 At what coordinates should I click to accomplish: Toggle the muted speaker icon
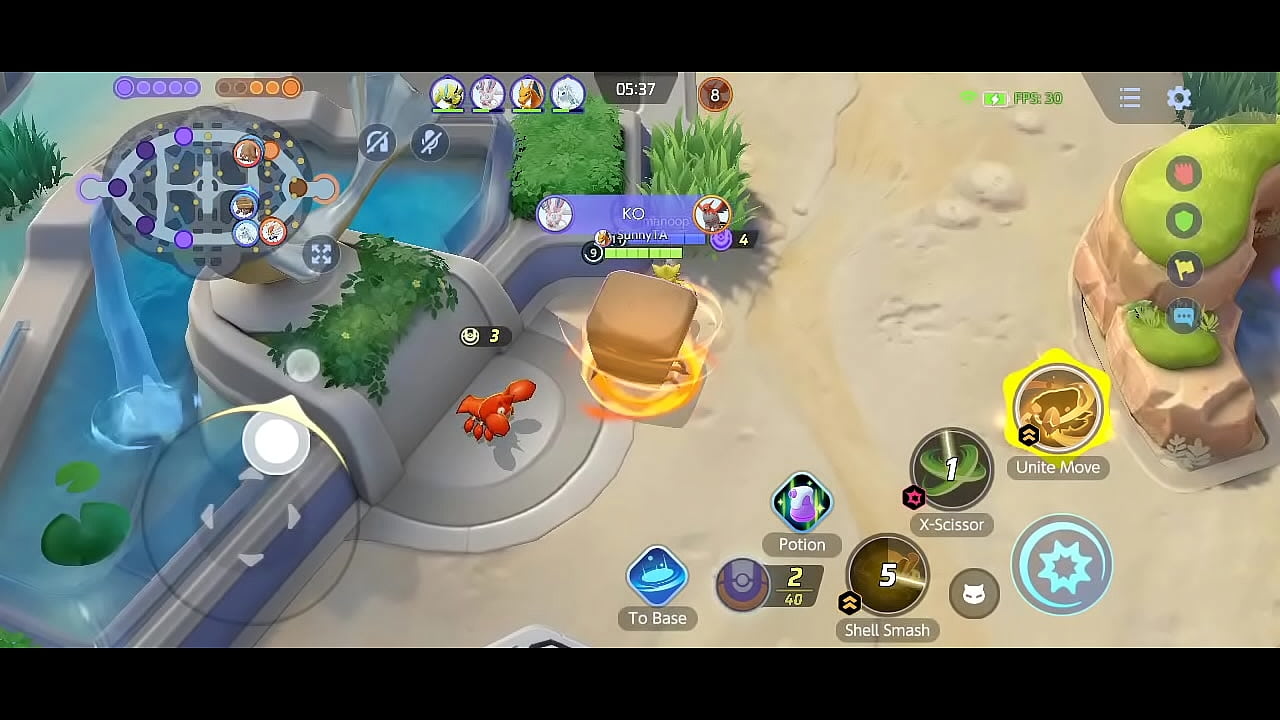tap(377, 143)
